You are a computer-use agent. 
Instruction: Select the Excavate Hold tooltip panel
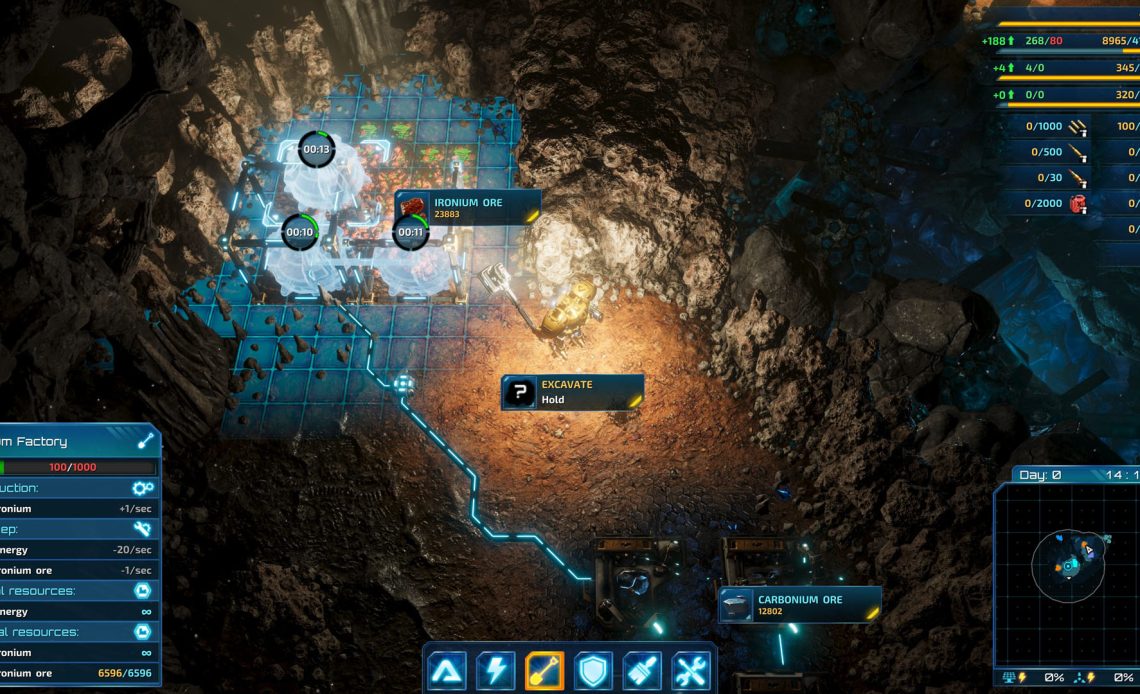572,392
